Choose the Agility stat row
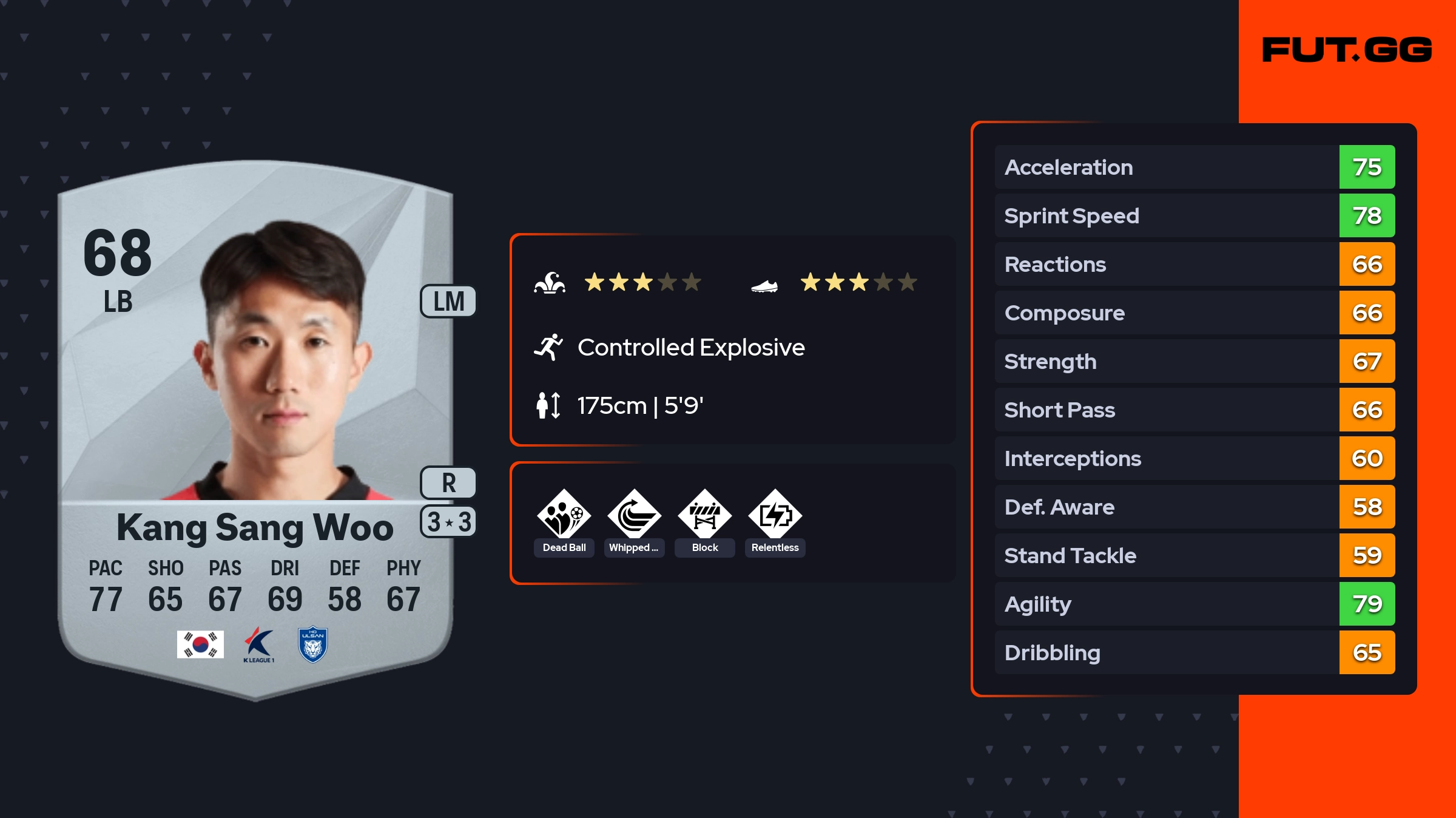This screenshot has height=818, width=1456. click(1195, 604)
